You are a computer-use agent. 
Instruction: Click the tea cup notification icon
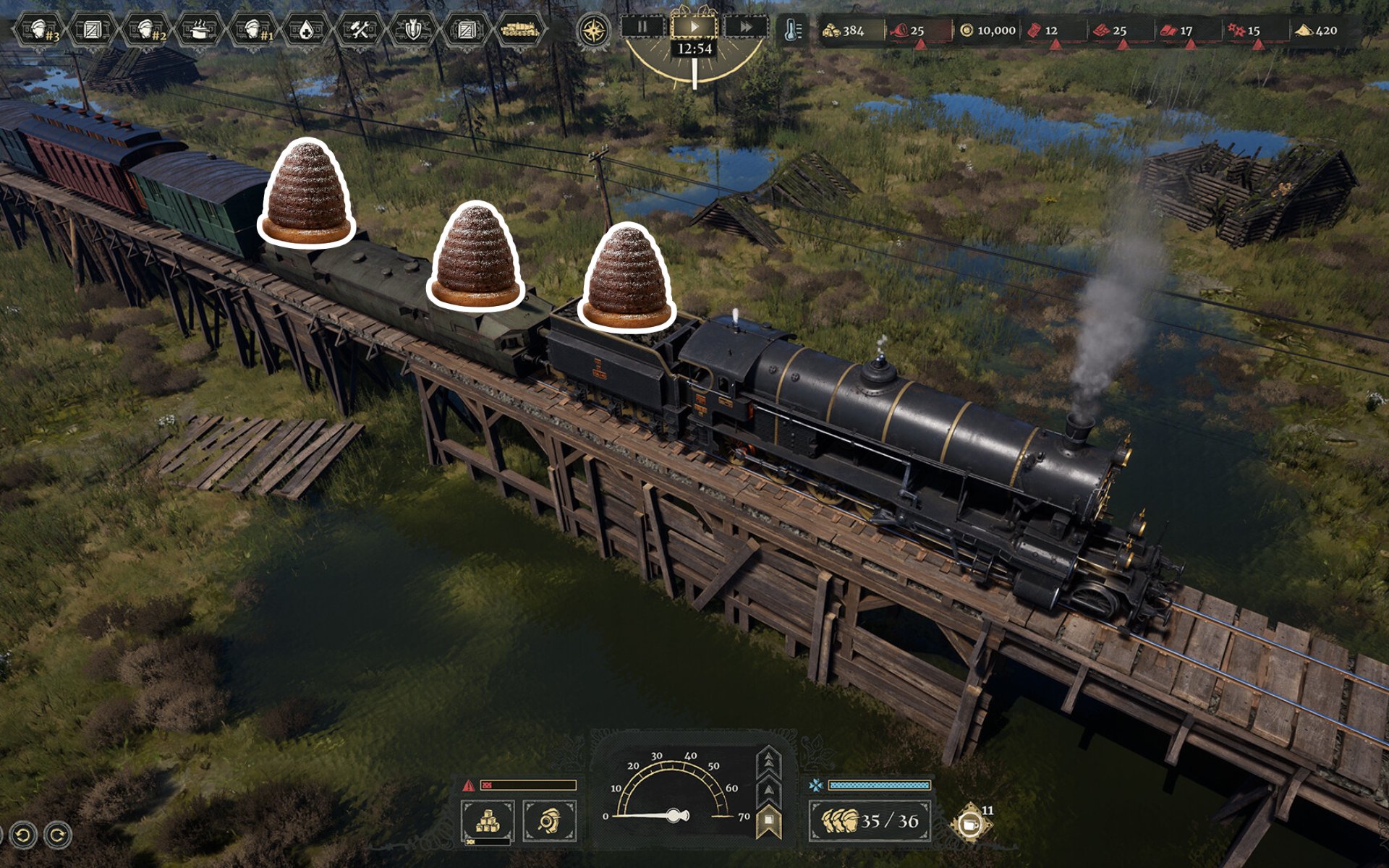[970, 824]
